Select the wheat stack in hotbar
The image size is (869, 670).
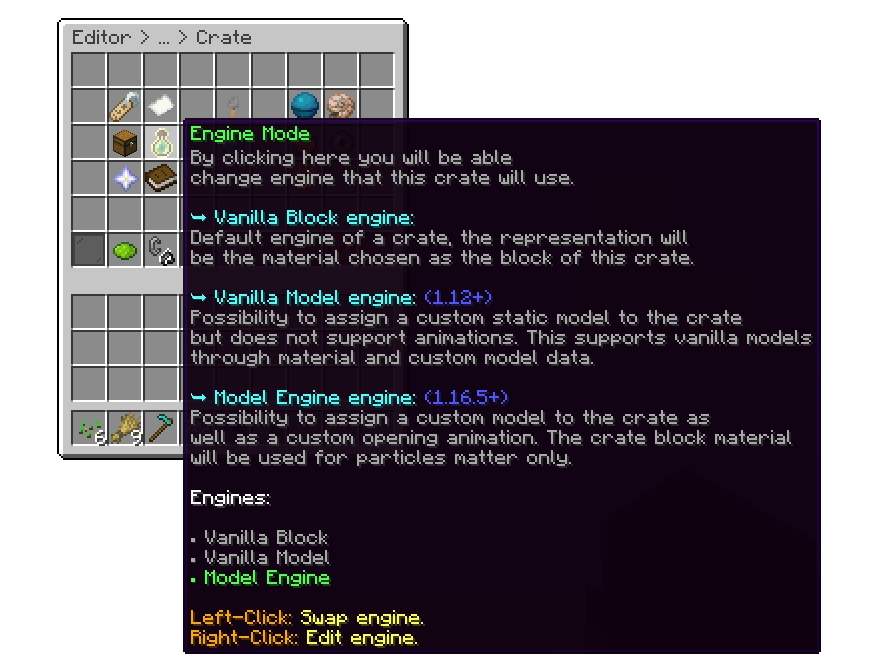(x=125, y=429)
